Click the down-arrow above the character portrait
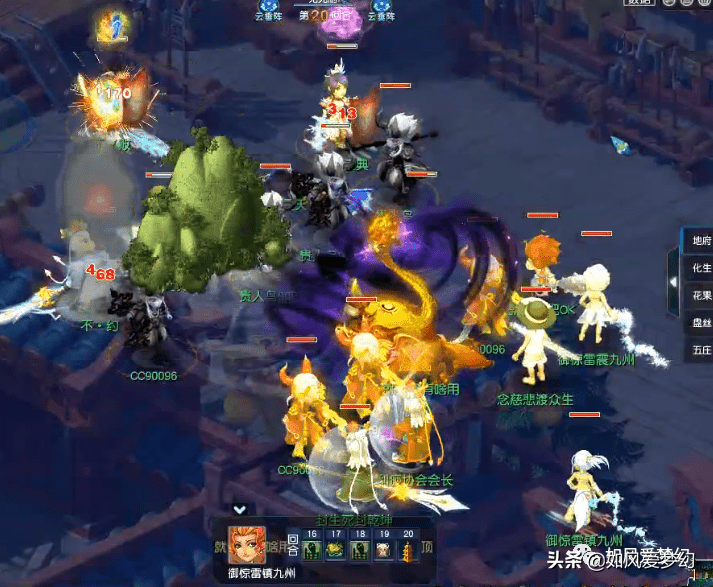This screenshot has width=713, height=587. pos(240,509)
